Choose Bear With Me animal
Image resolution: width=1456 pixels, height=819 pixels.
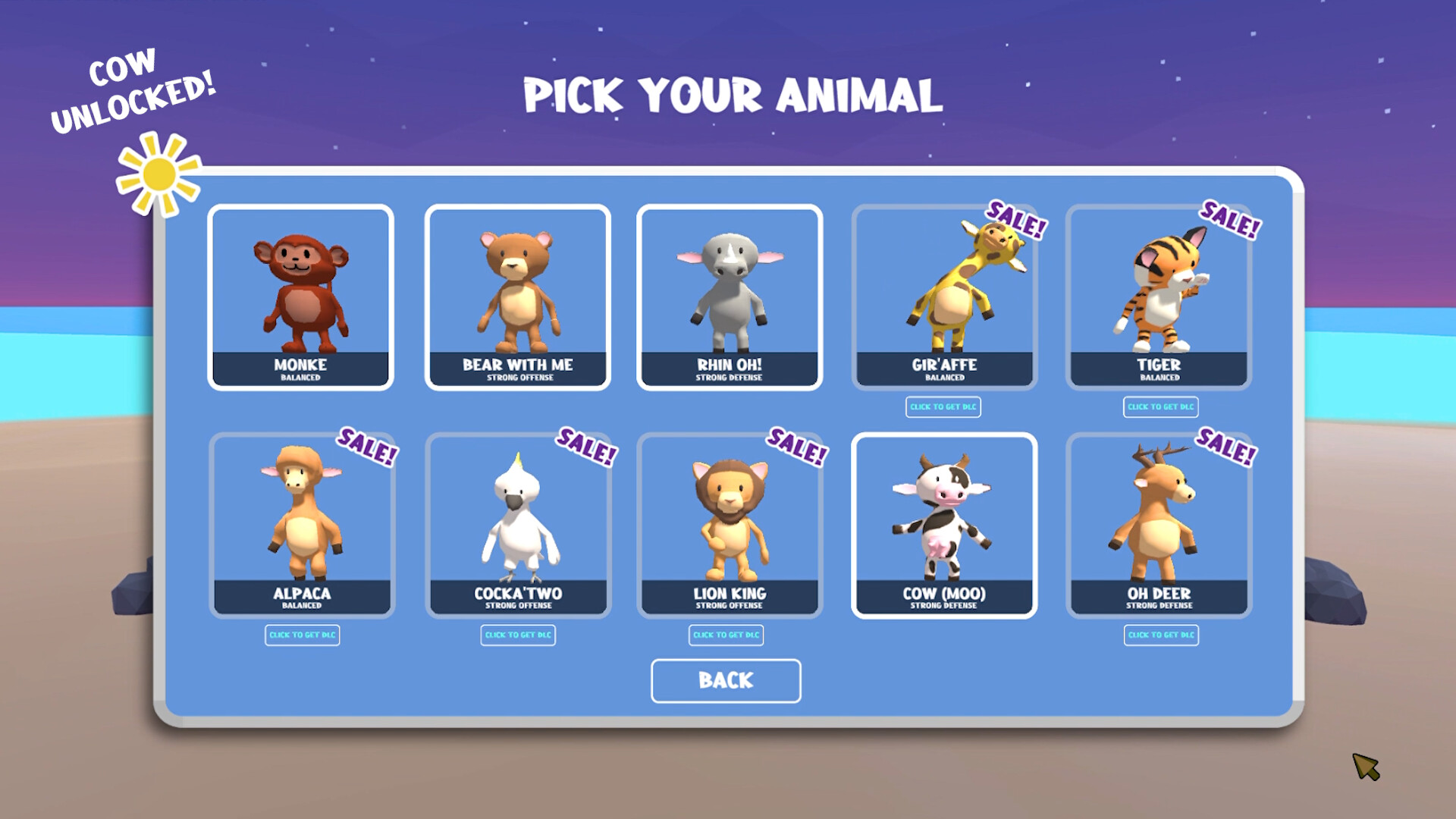tap(517, 296)
